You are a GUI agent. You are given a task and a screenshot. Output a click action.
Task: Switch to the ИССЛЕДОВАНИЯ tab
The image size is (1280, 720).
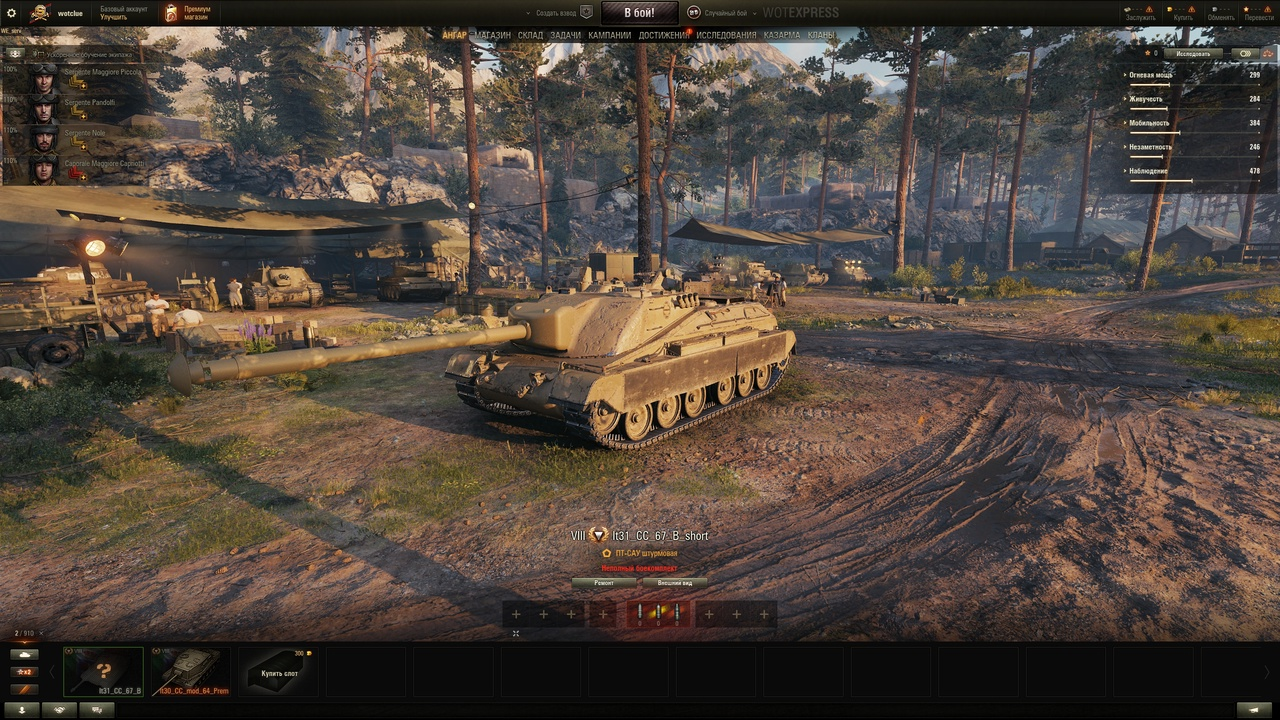click(x=726, y=35)
